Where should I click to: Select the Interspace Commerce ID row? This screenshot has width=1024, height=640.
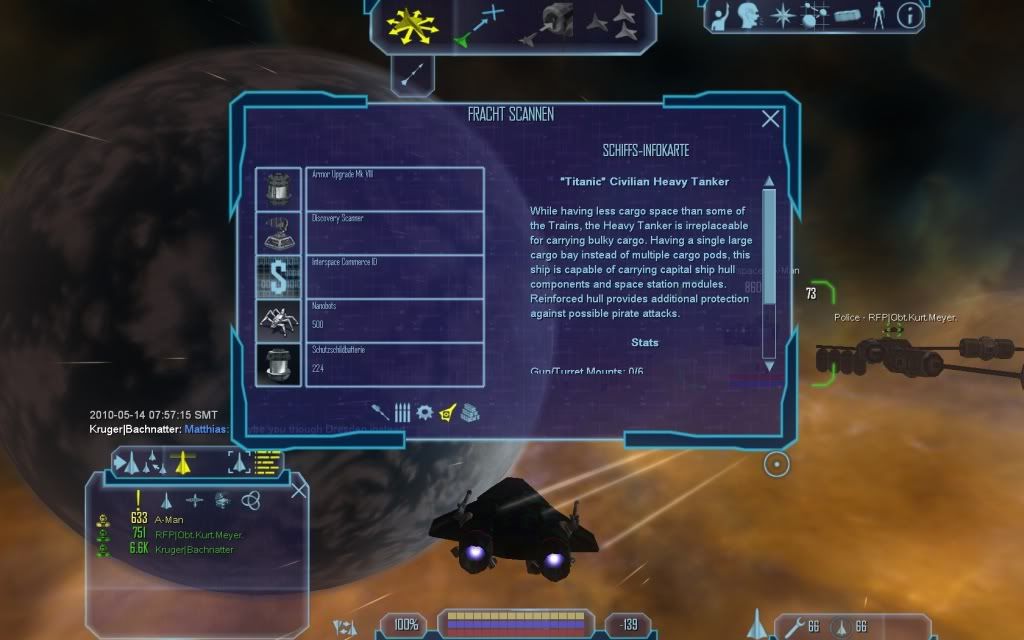[x=394, y=276]
